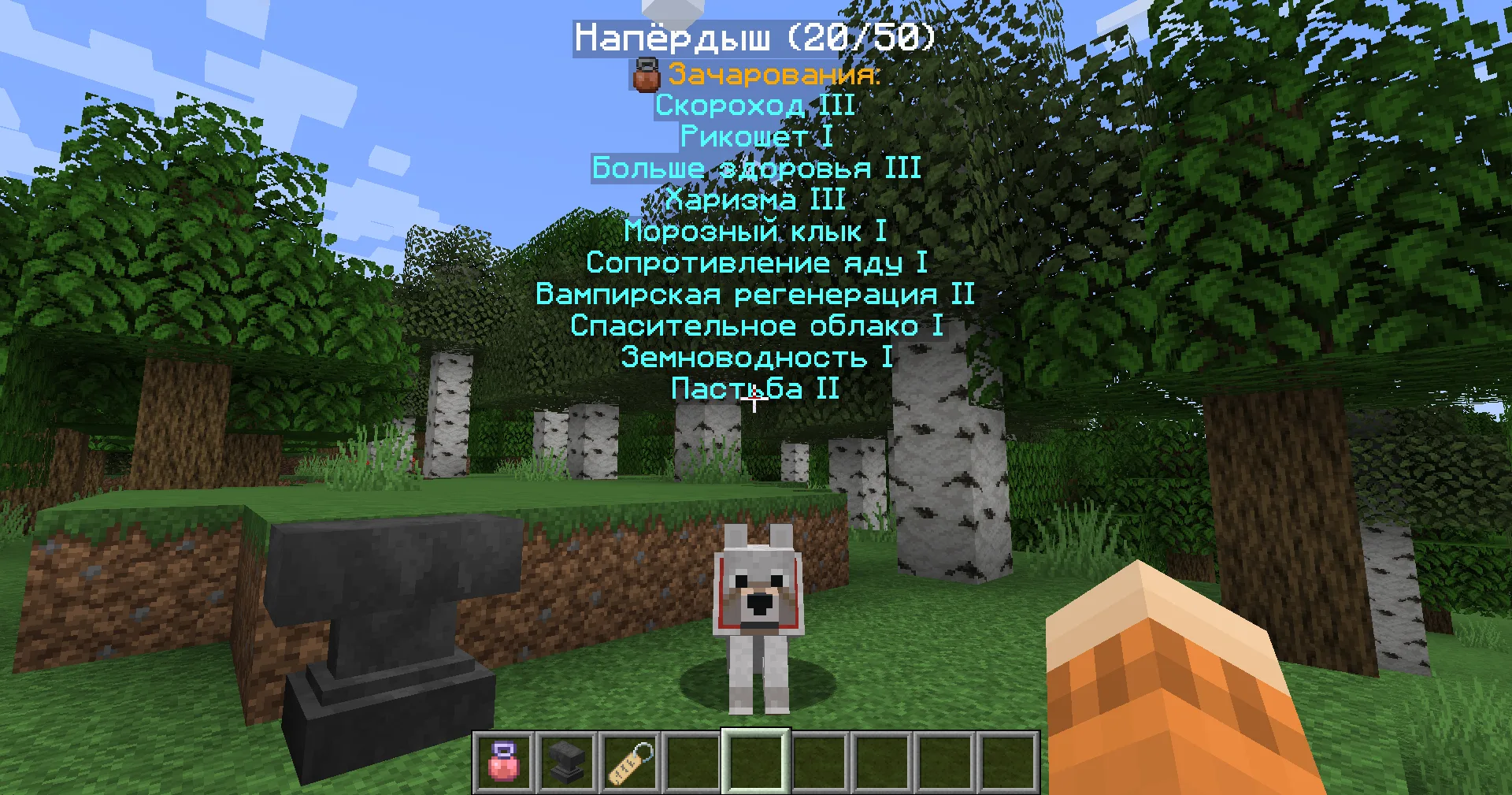1512x795 pixels.
Task: Select the name tag in the hotbar
Action: coord(631,763)
